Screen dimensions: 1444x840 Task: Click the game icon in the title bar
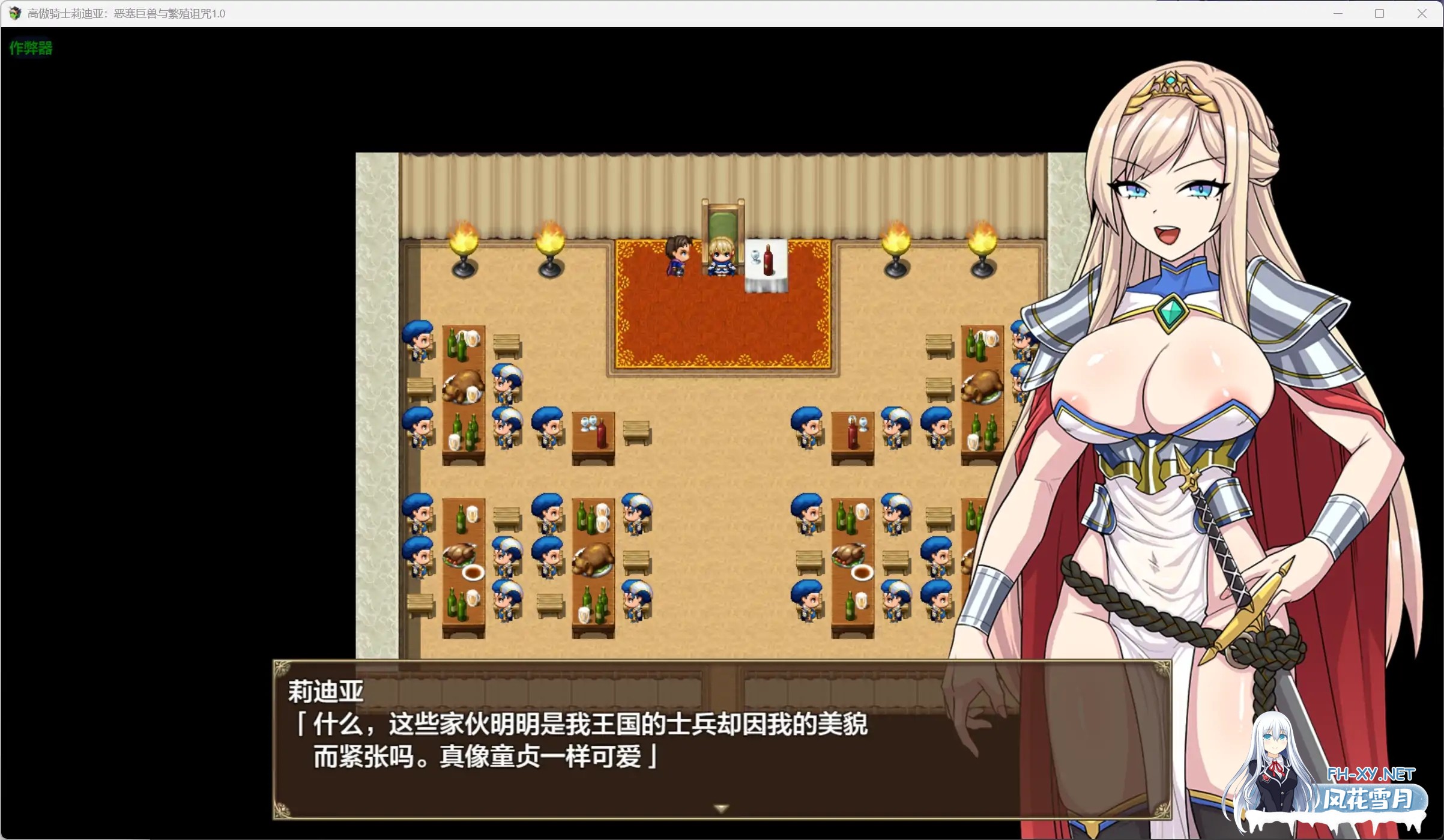pyautogui.click(x=14, y=13)
